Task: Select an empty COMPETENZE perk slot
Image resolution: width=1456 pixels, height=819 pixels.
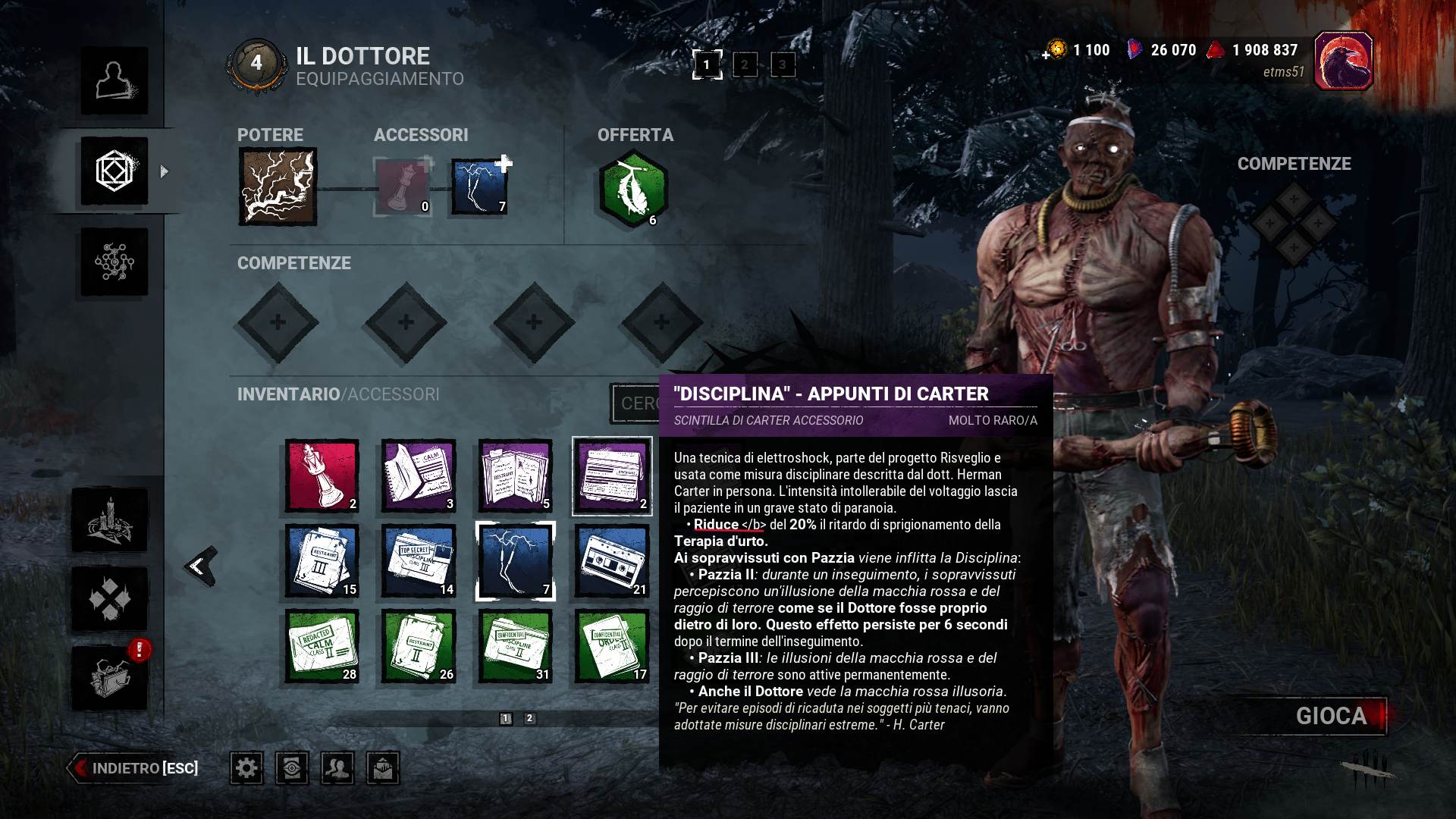Action: click(x=277, y=324)
